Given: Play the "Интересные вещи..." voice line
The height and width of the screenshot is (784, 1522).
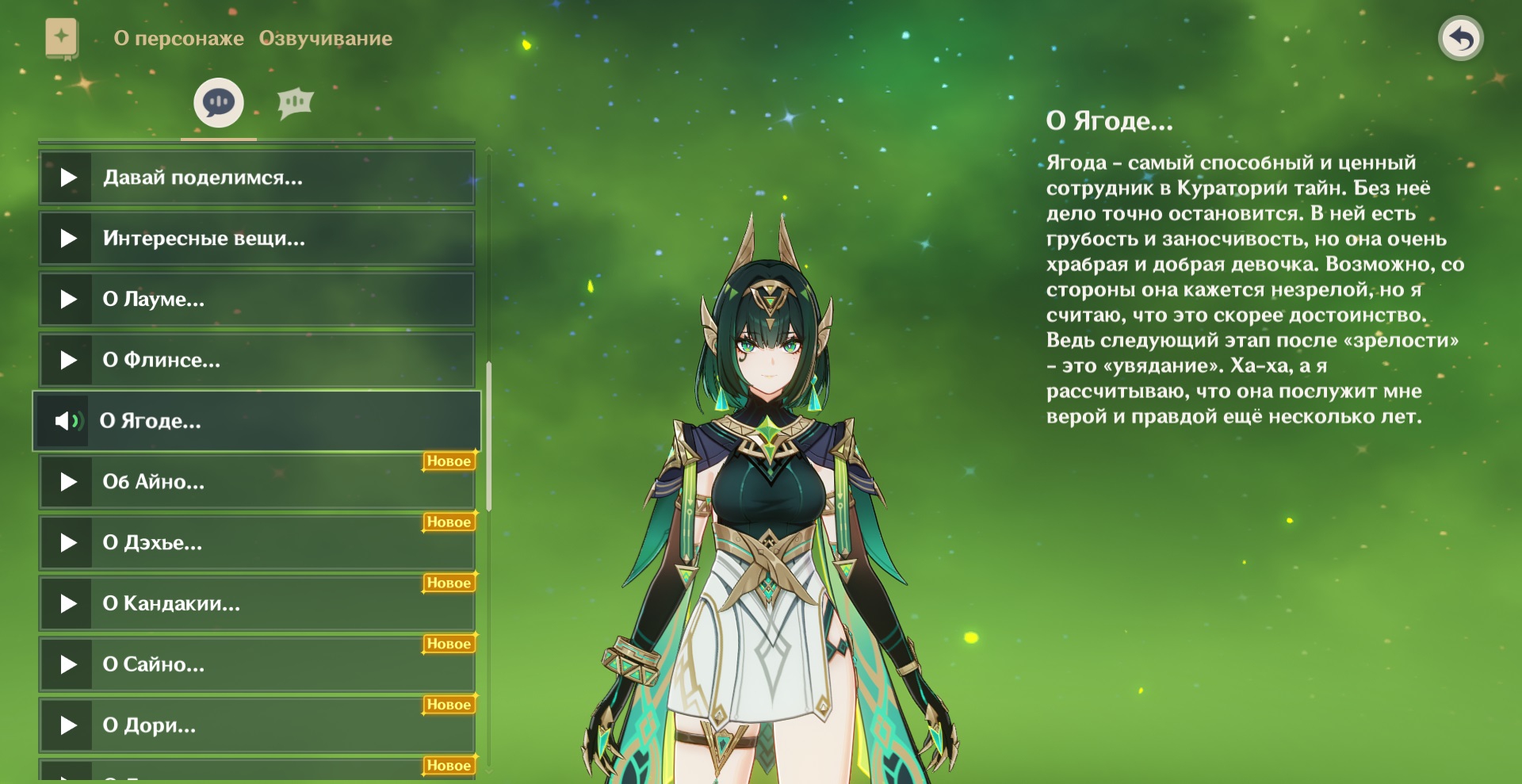Looking at the screenshot, I should (257, 239).
